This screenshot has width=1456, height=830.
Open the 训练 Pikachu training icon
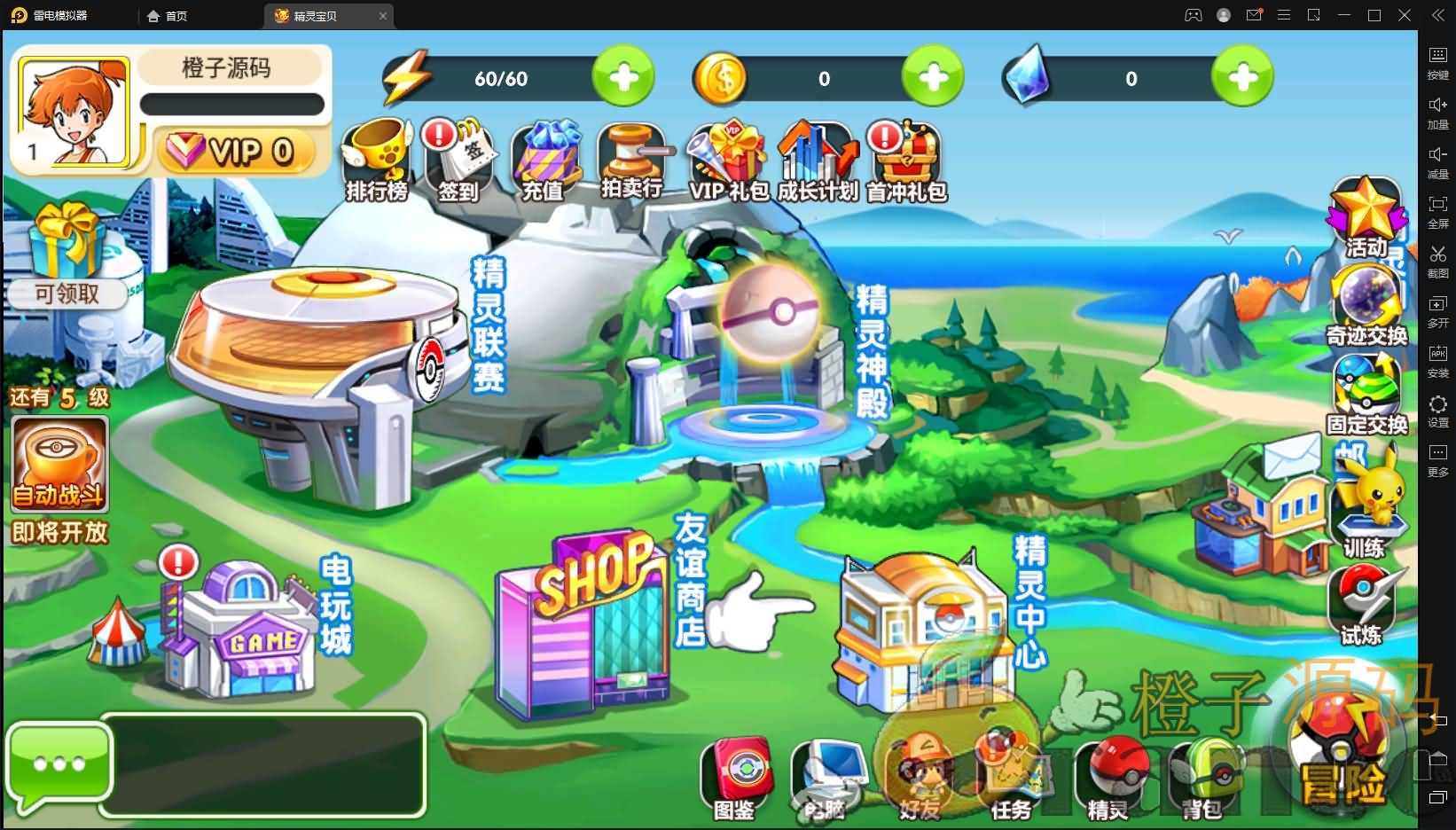1366,510
